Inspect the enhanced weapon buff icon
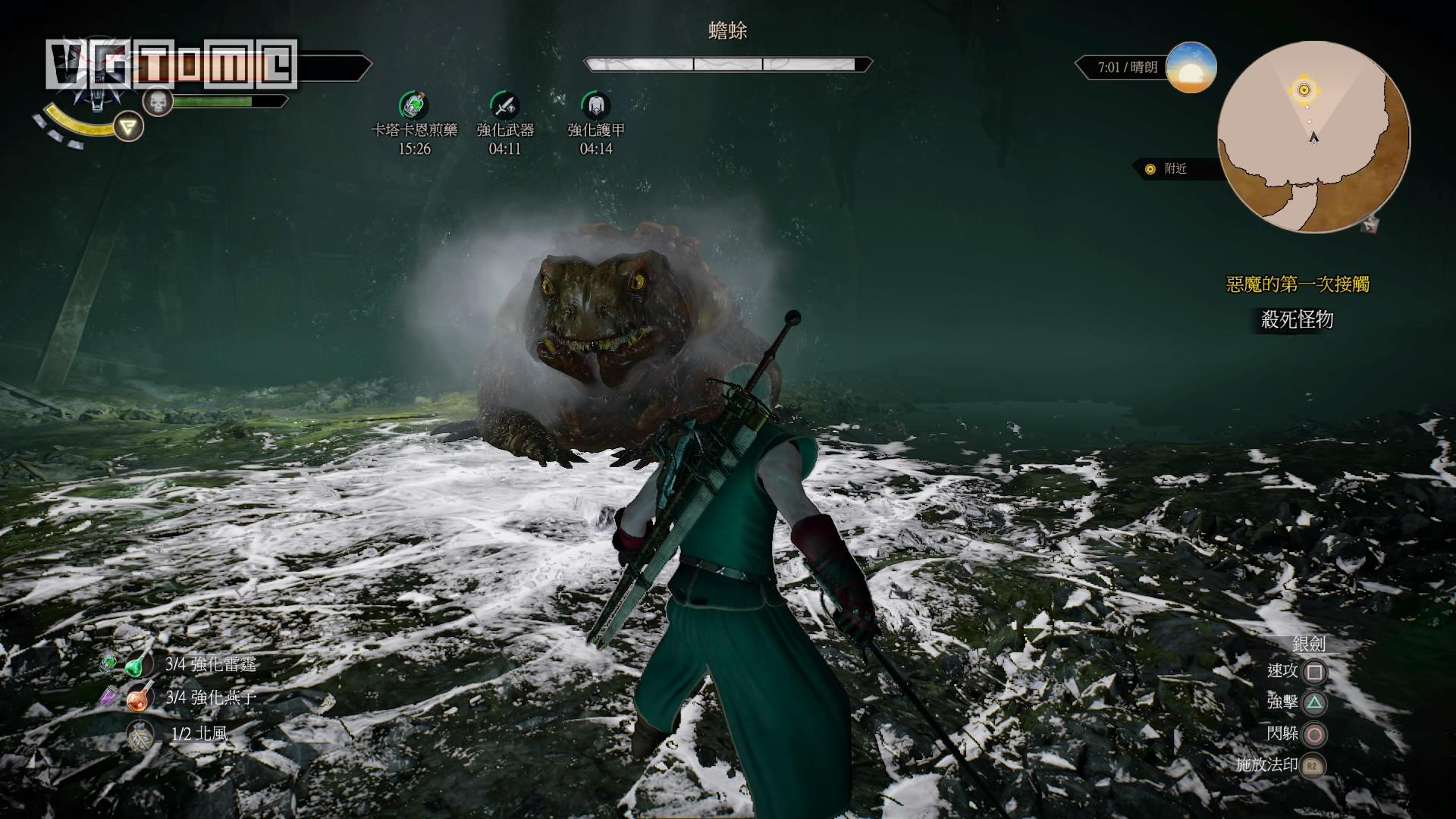The height and width of the screenshot is (819, 1456). (x=504, y=105)
